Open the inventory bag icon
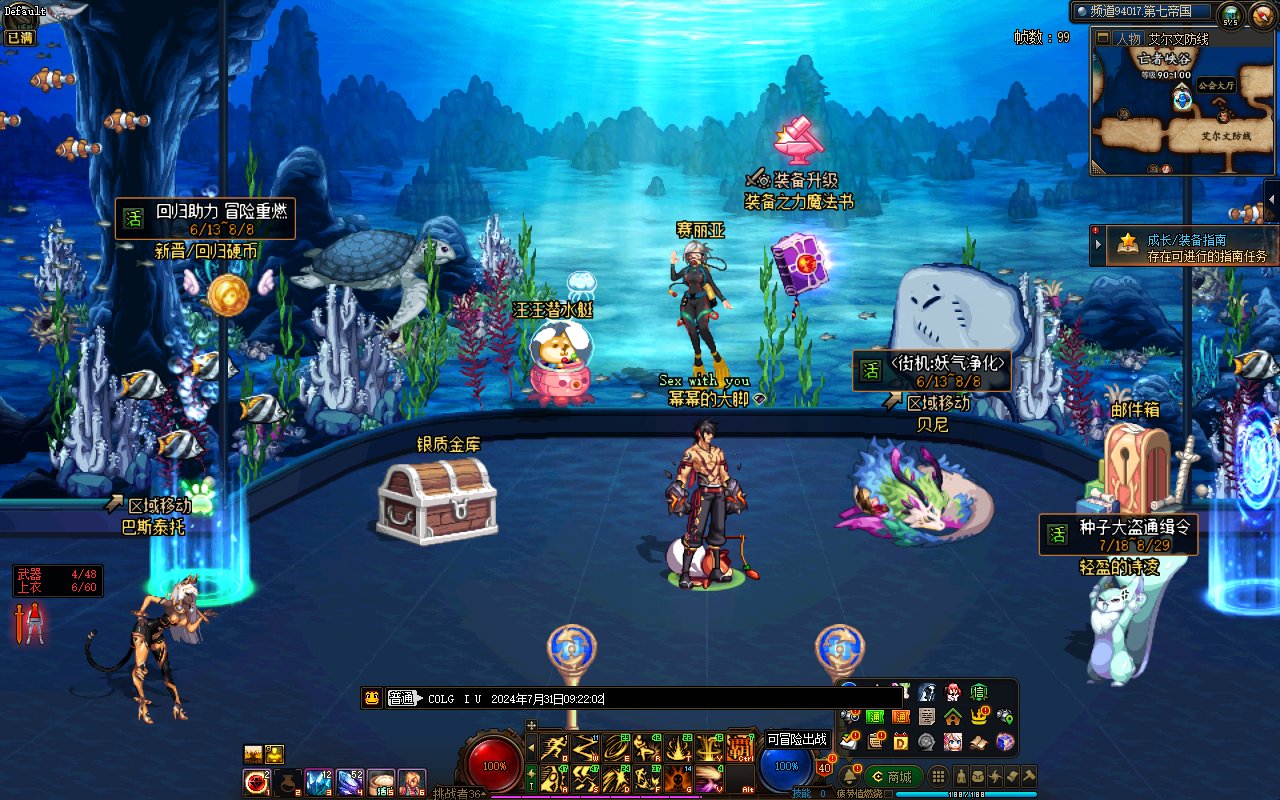Image resolution: width=1280 pixels, height=800 pixels. (978, 777)
